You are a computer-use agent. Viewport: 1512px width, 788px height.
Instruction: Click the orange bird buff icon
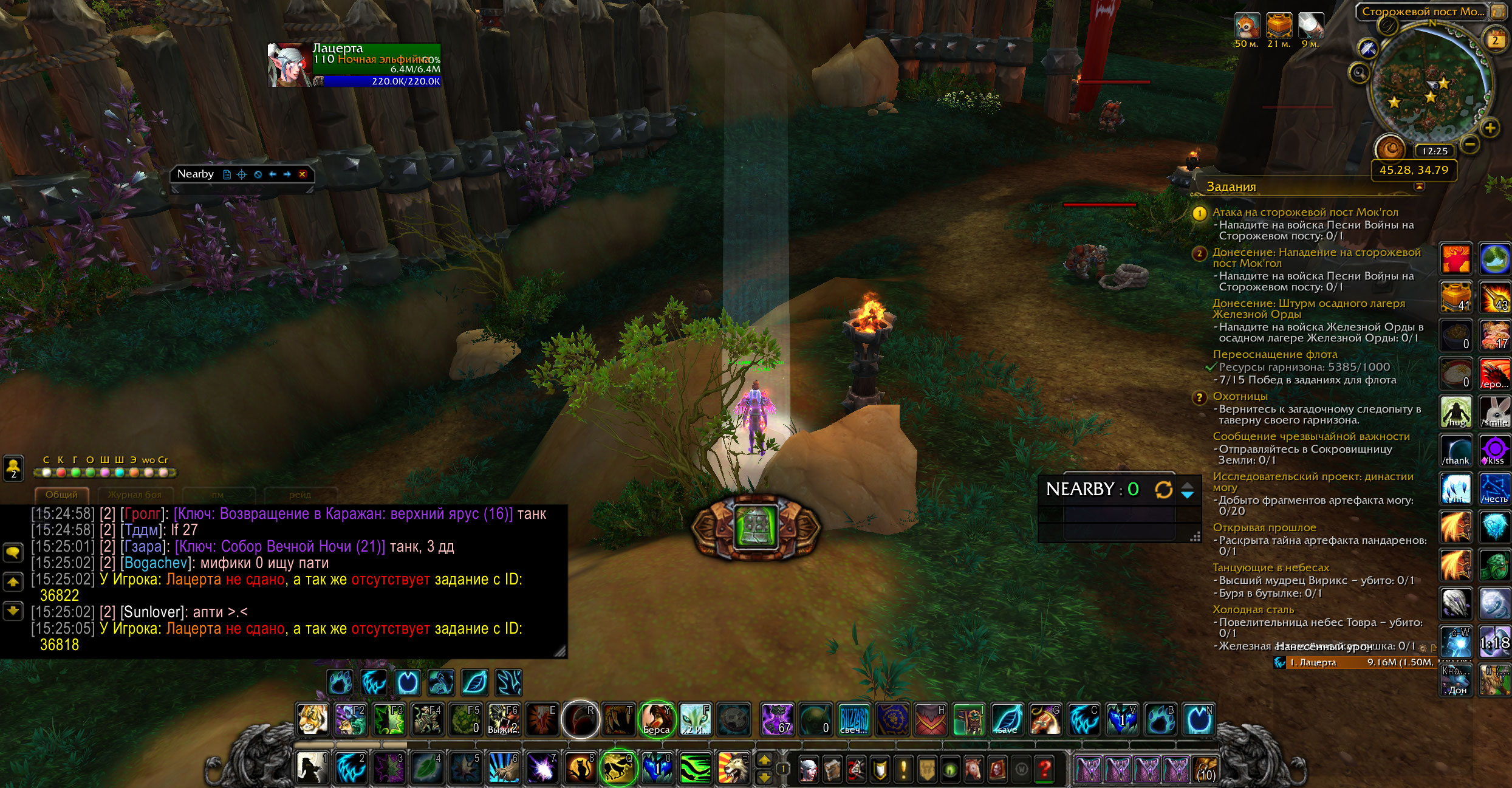pos(1247,26)
